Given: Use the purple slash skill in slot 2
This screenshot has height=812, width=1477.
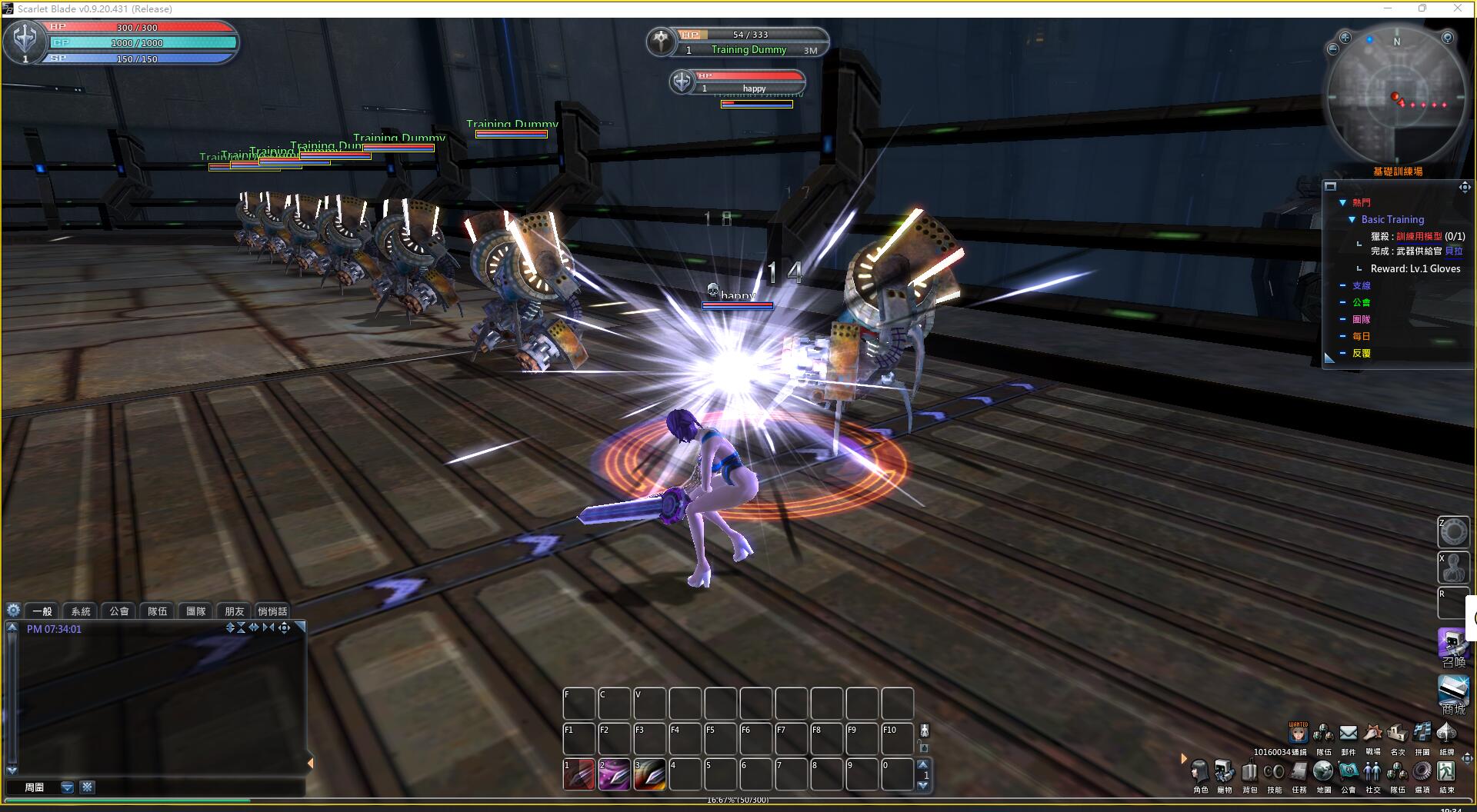Looking at the screenshot, I should click(614, 775).
